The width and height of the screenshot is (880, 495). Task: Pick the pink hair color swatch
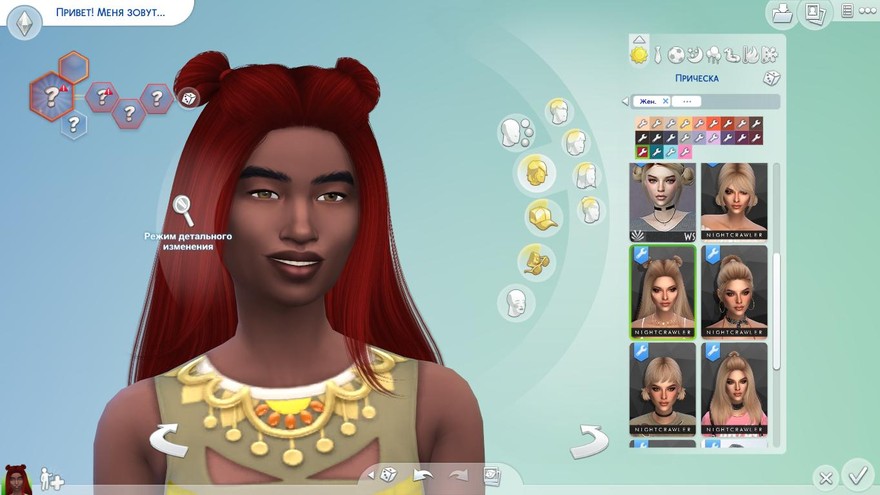685,152
